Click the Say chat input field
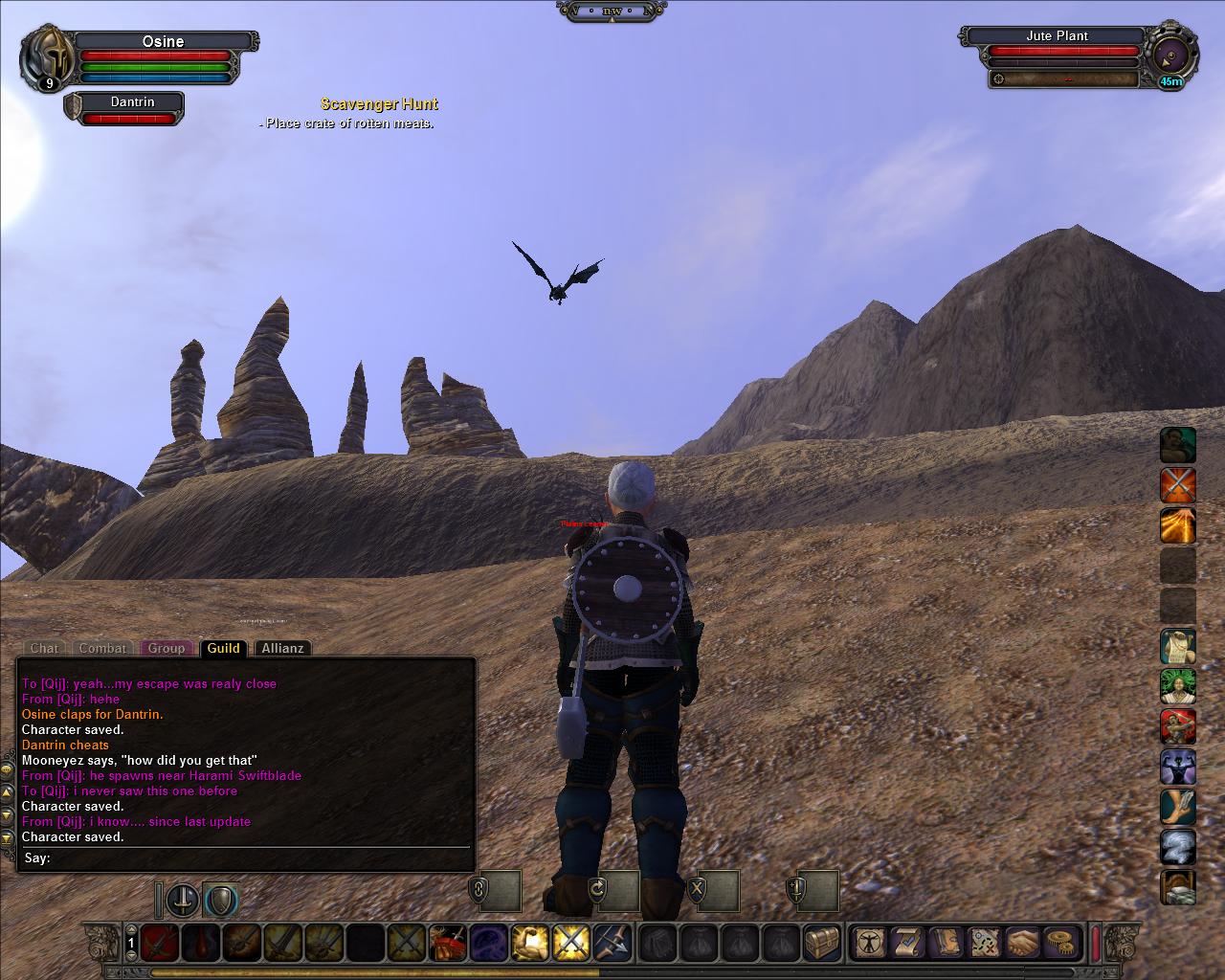This screenshot has height=980, width=1225. coord(258,857)
